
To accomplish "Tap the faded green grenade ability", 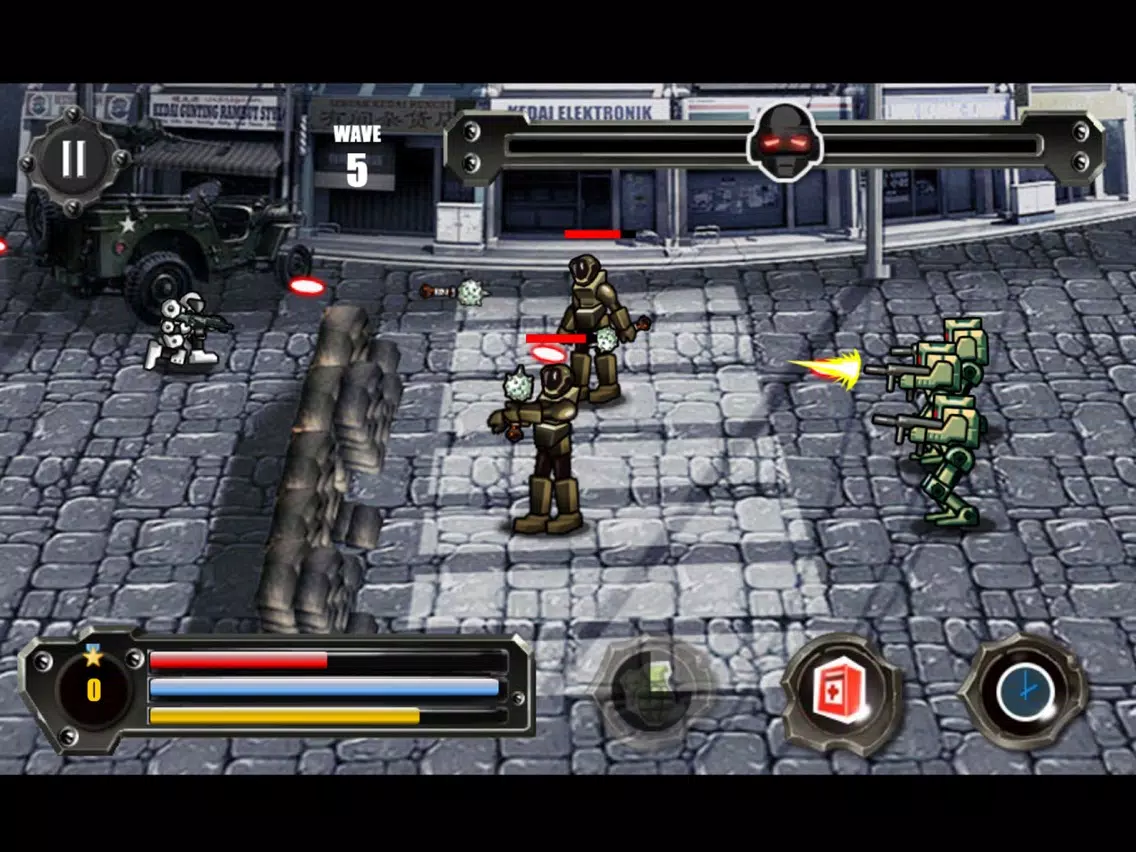I will coord(652,690).
